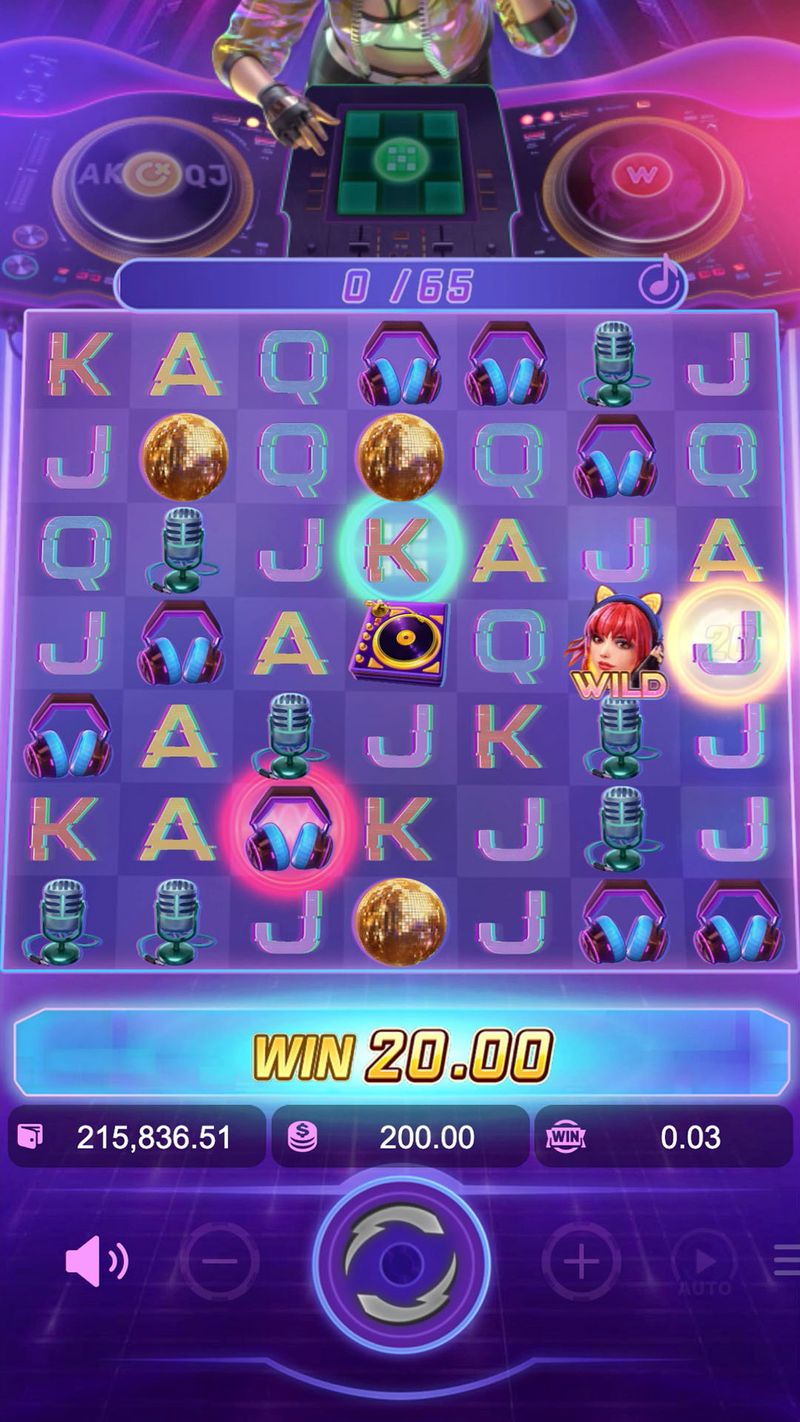Start Auto spin mode
Viewport: 800px width, 1422px height.
(x=704, y=1264)
